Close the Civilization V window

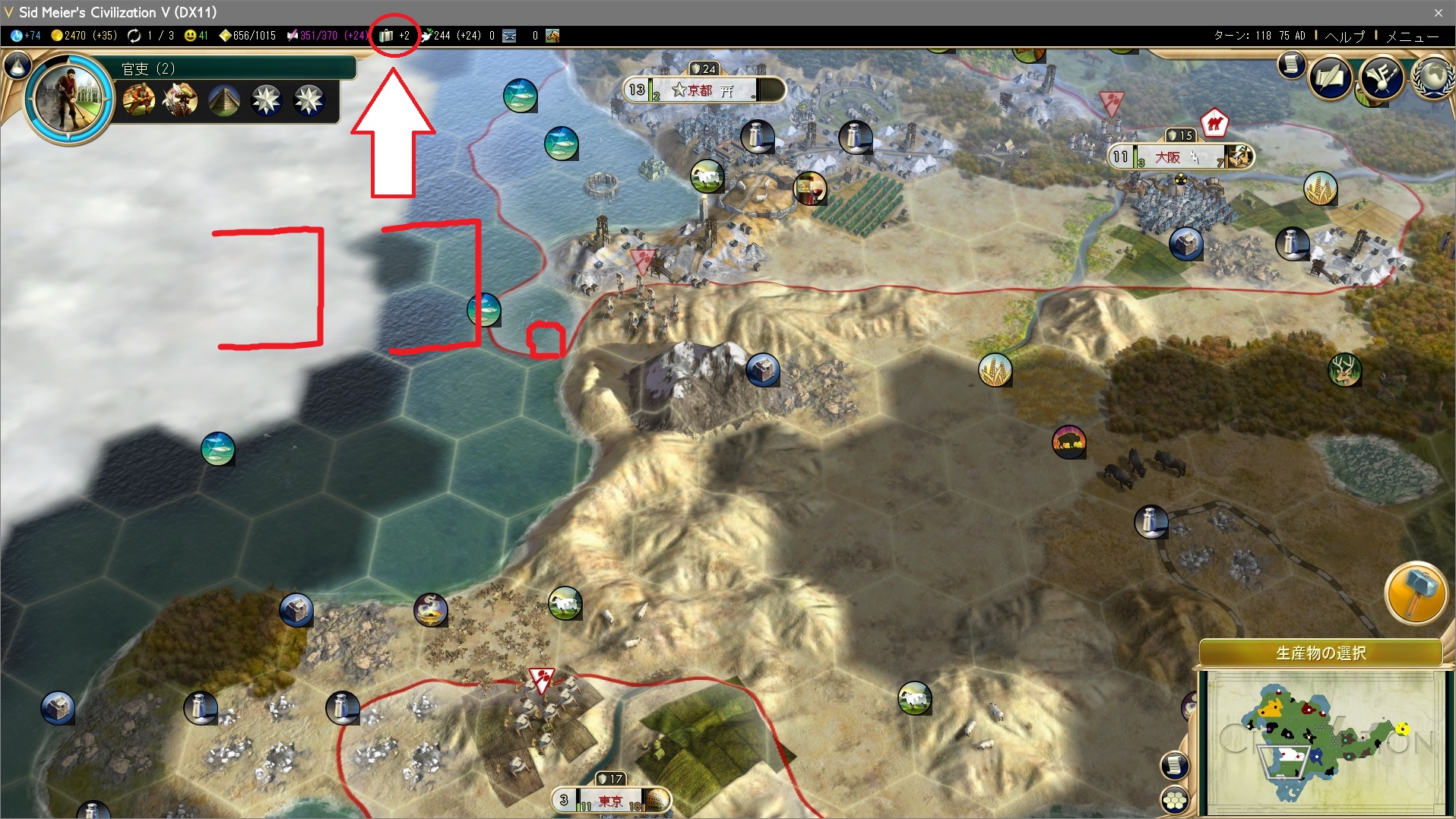click(x=1438, y=12)
